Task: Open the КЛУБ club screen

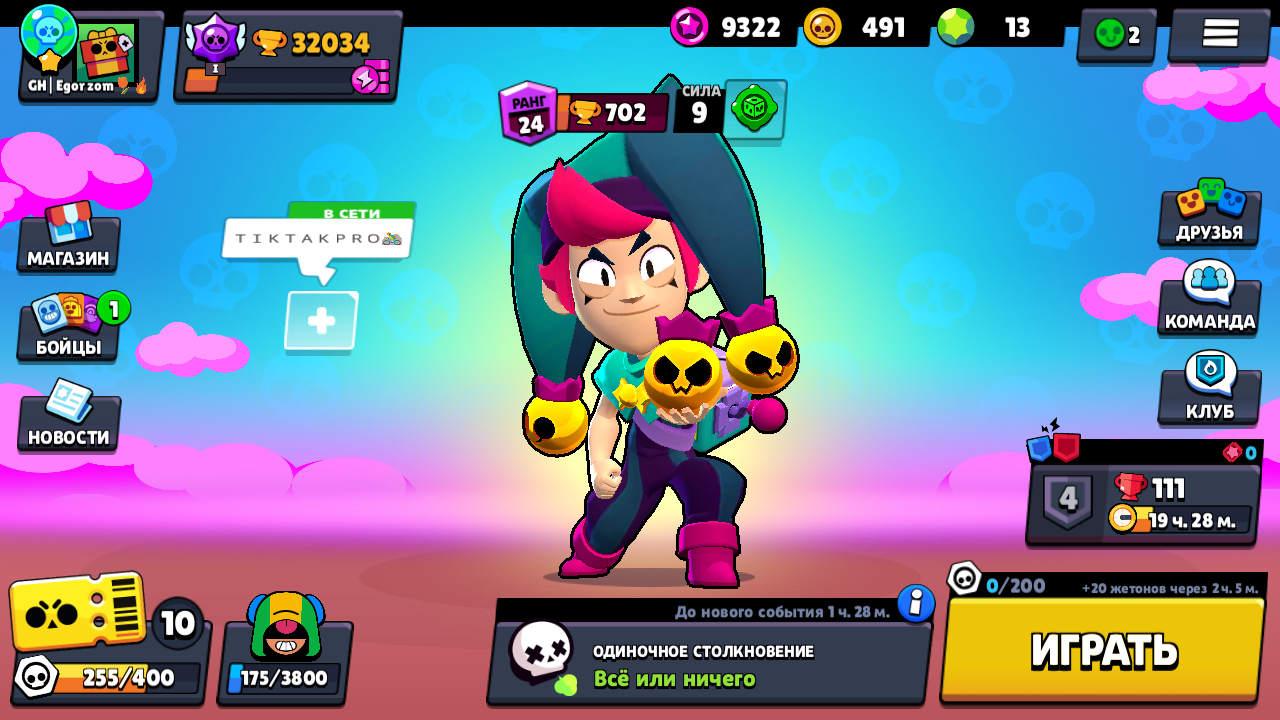Action: pos(1209,390)
